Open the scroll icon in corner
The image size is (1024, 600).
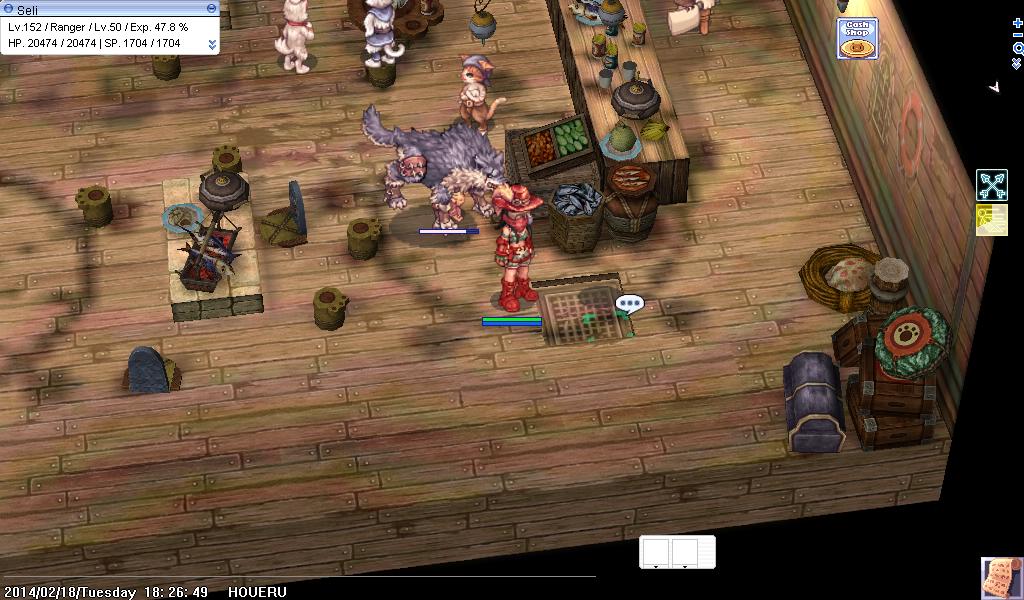[x=1001, y=578]
